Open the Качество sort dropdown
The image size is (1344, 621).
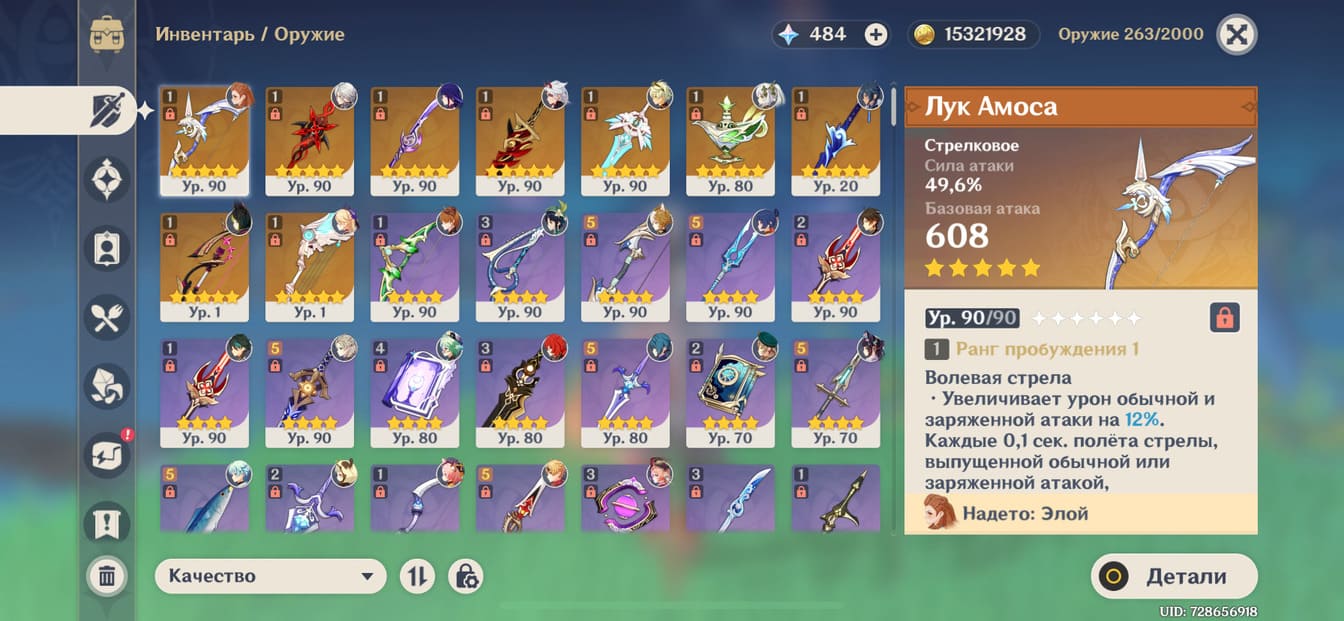[270, 576]
